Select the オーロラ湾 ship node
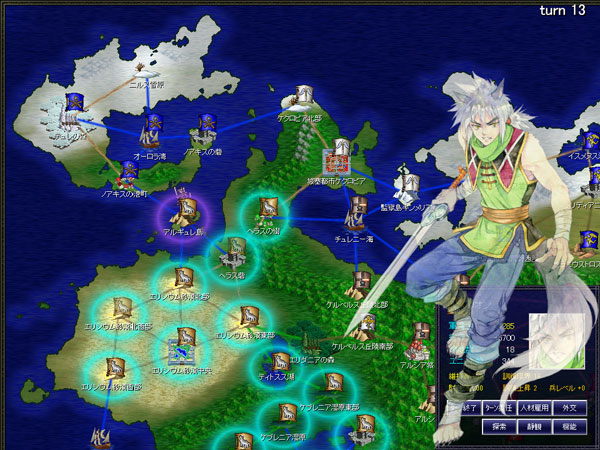Image resolution: width=600 pixels, height=450 pixels. [154, 131]
